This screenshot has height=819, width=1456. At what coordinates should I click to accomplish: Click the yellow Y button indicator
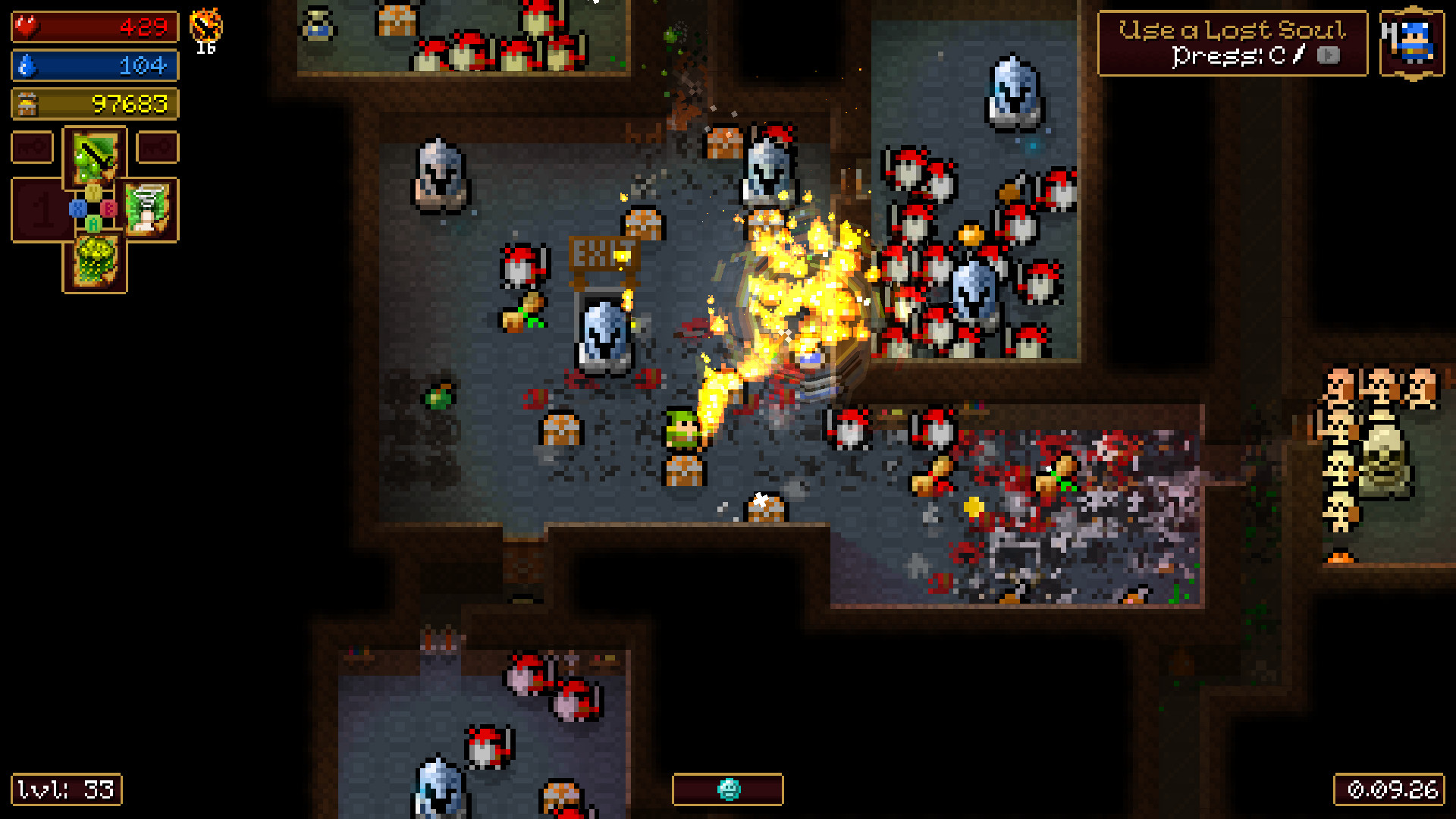point(93,193)
